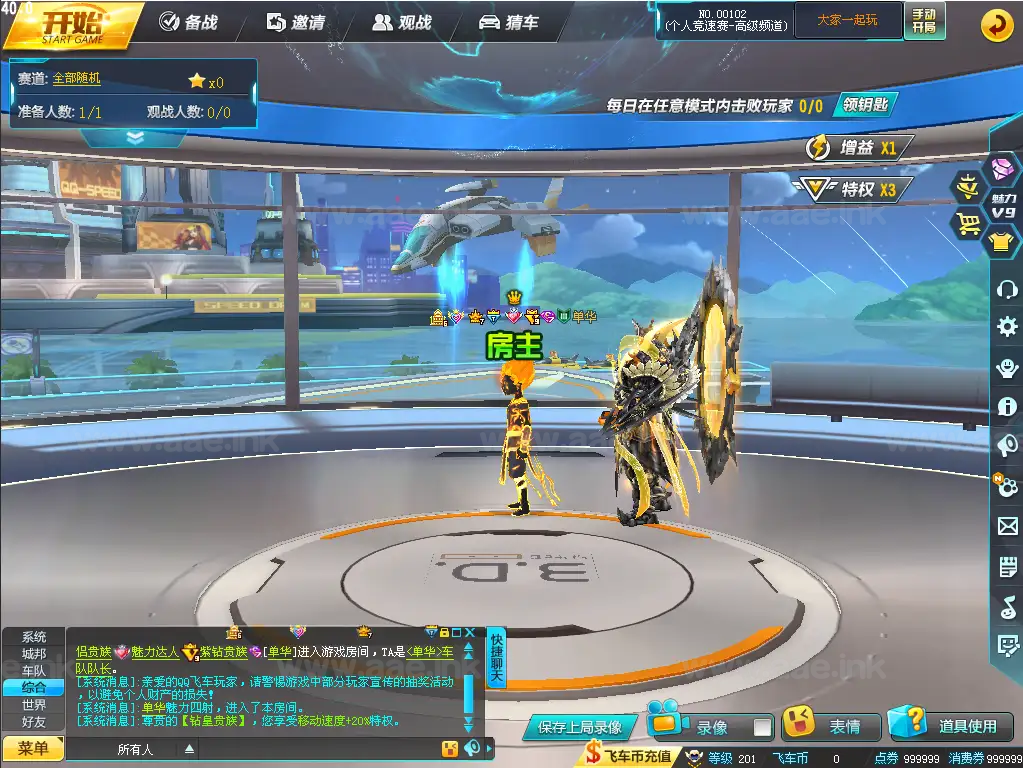The width and height of the screenshot is (1023, 768).
Task: Open the headset customer service icon
Action: click(x=1007, y=290)
